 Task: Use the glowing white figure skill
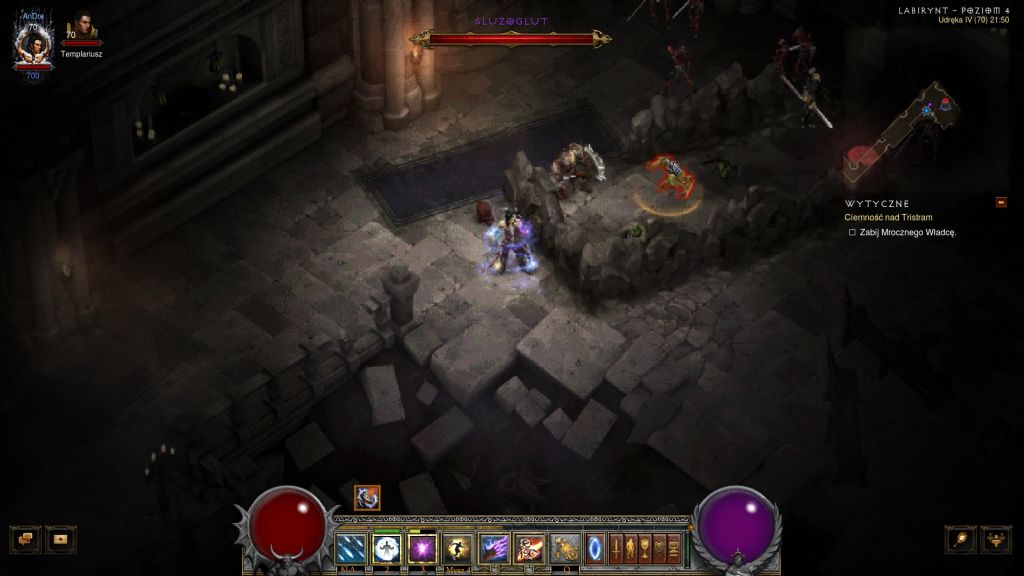tap(387, 548)
